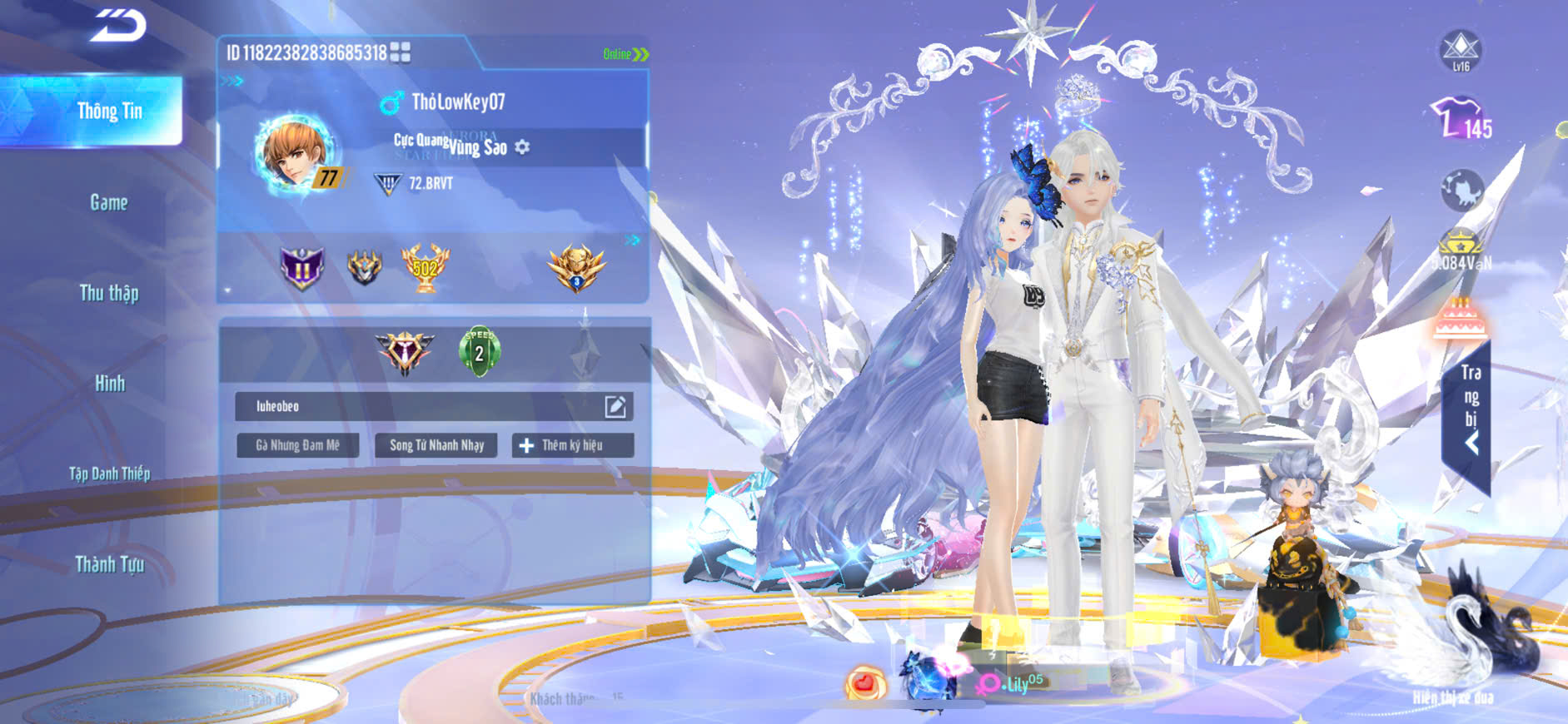
Task: Open the wardrobe shirt icon showing 145
Action: [1460, 119]
